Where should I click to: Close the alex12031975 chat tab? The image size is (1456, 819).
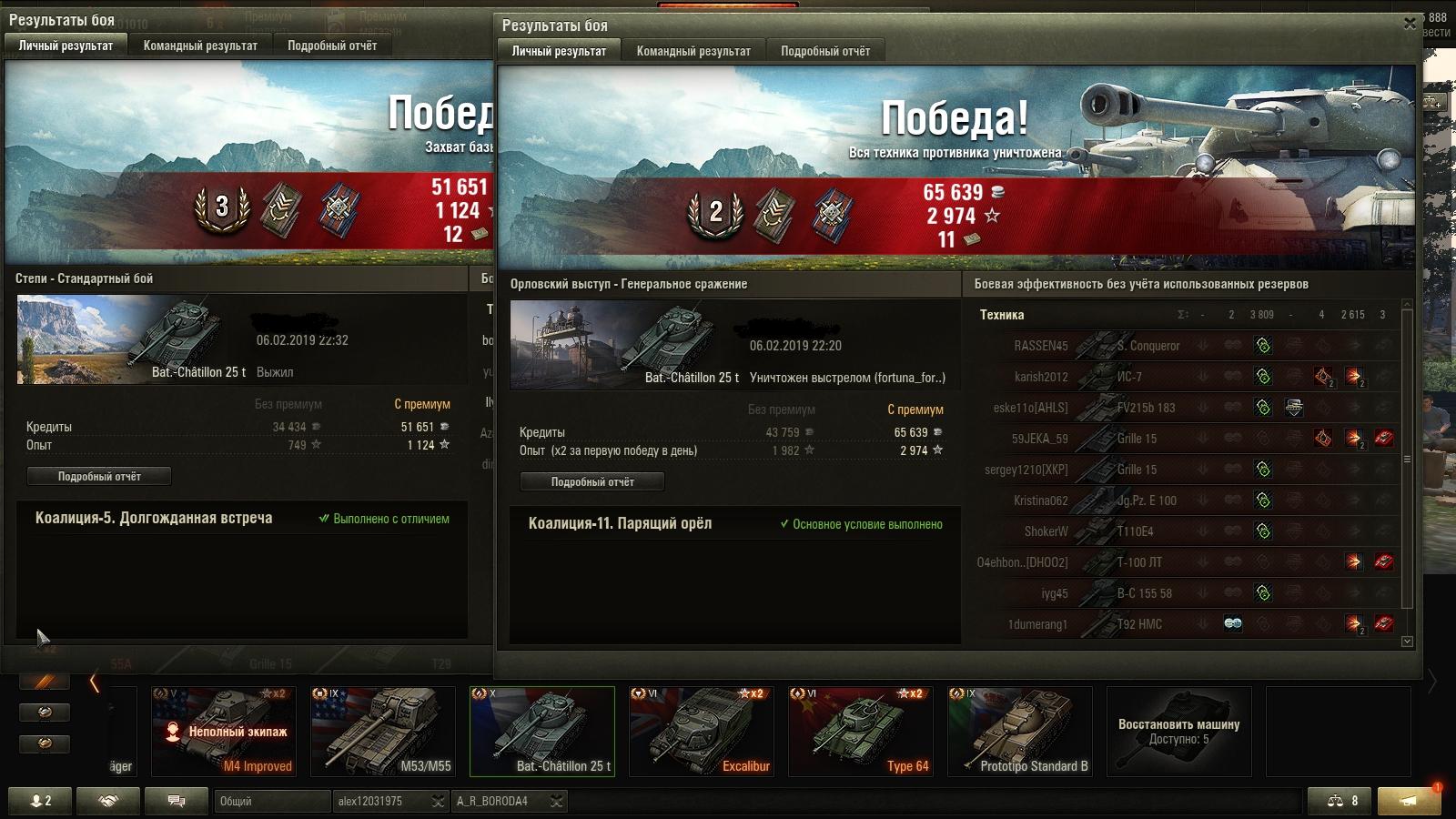(438, 801)
